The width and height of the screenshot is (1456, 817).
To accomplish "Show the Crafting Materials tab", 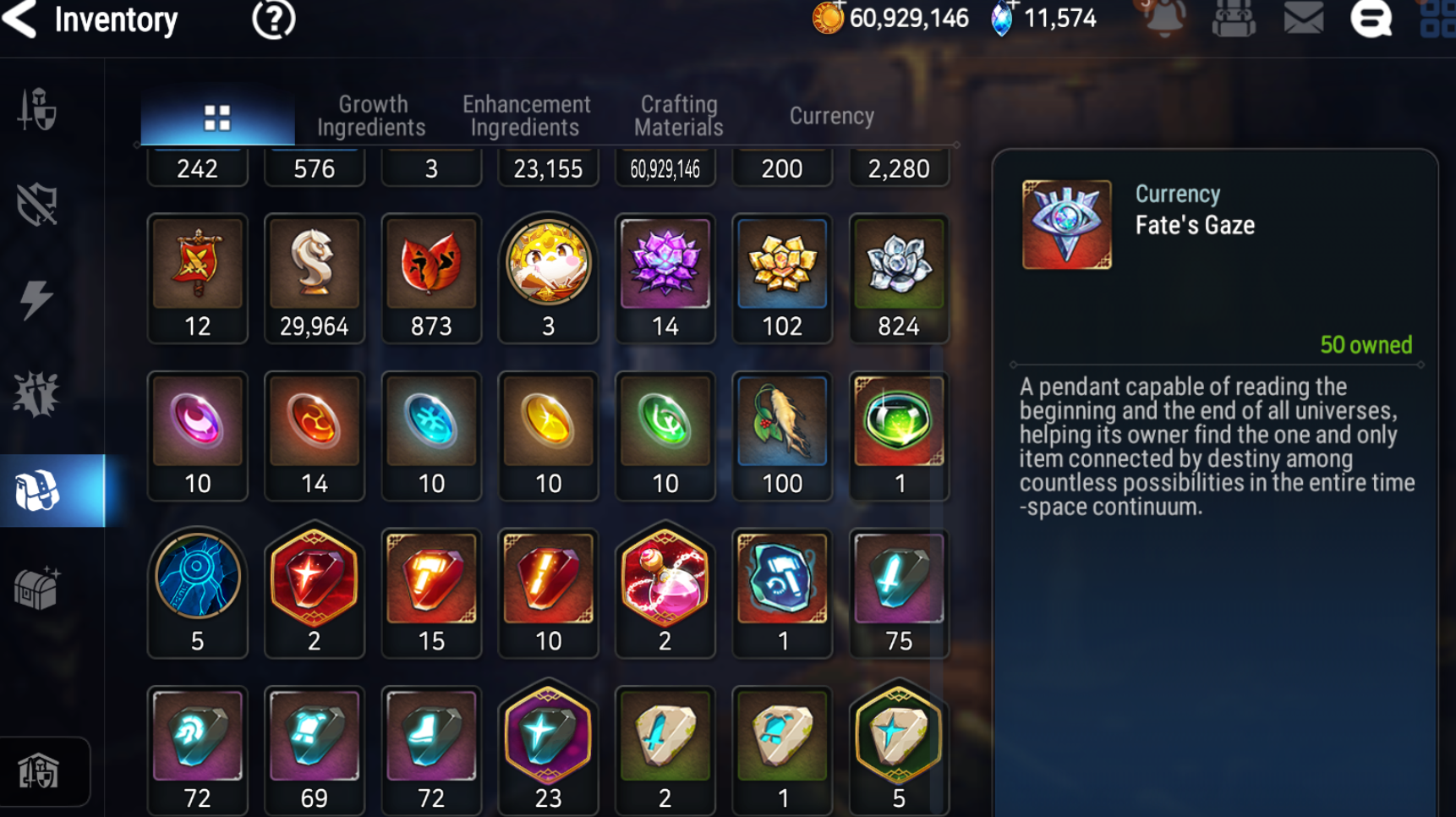I will click(679, 116).
